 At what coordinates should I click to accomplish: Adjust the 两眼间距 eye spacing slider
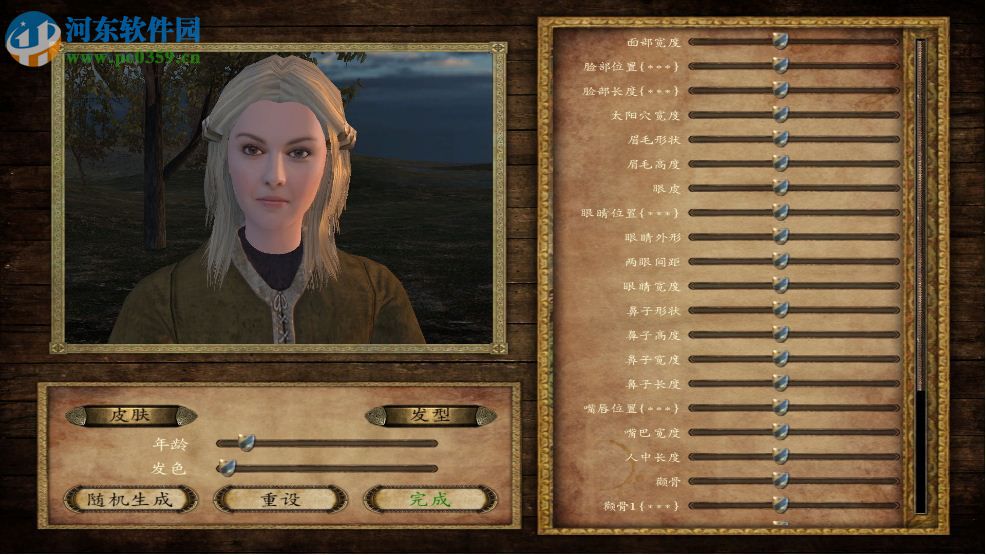point(780,261)
